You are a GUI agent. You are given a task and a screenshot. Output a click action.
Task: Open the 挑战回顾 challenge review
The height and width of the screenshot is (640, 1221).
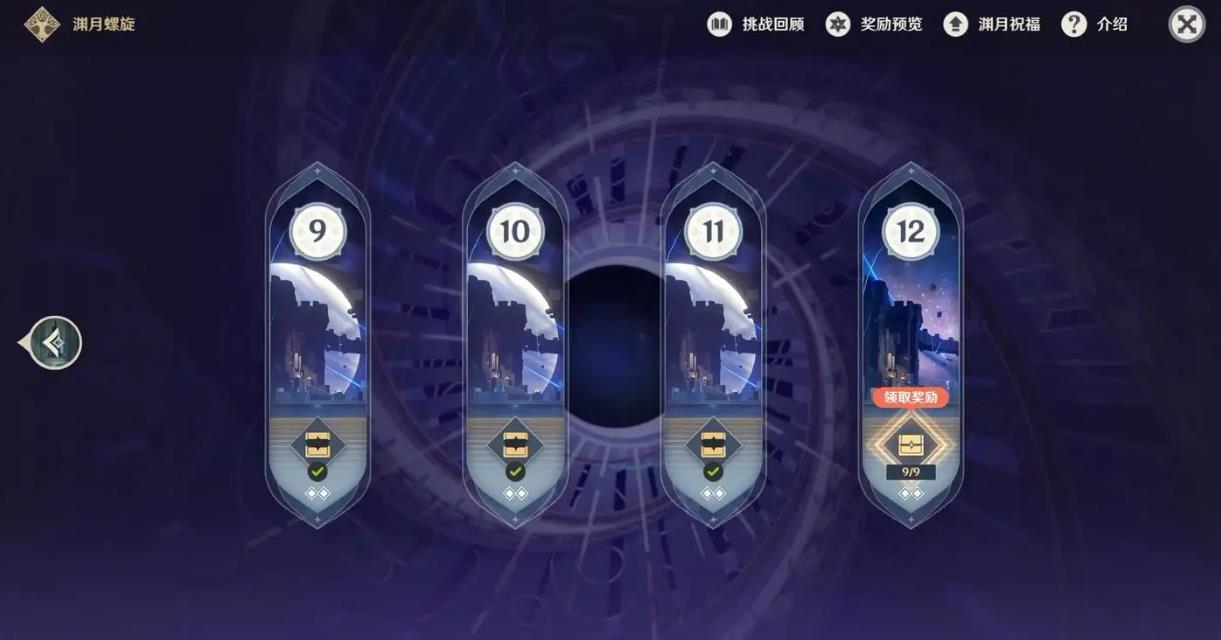(756, 25)
